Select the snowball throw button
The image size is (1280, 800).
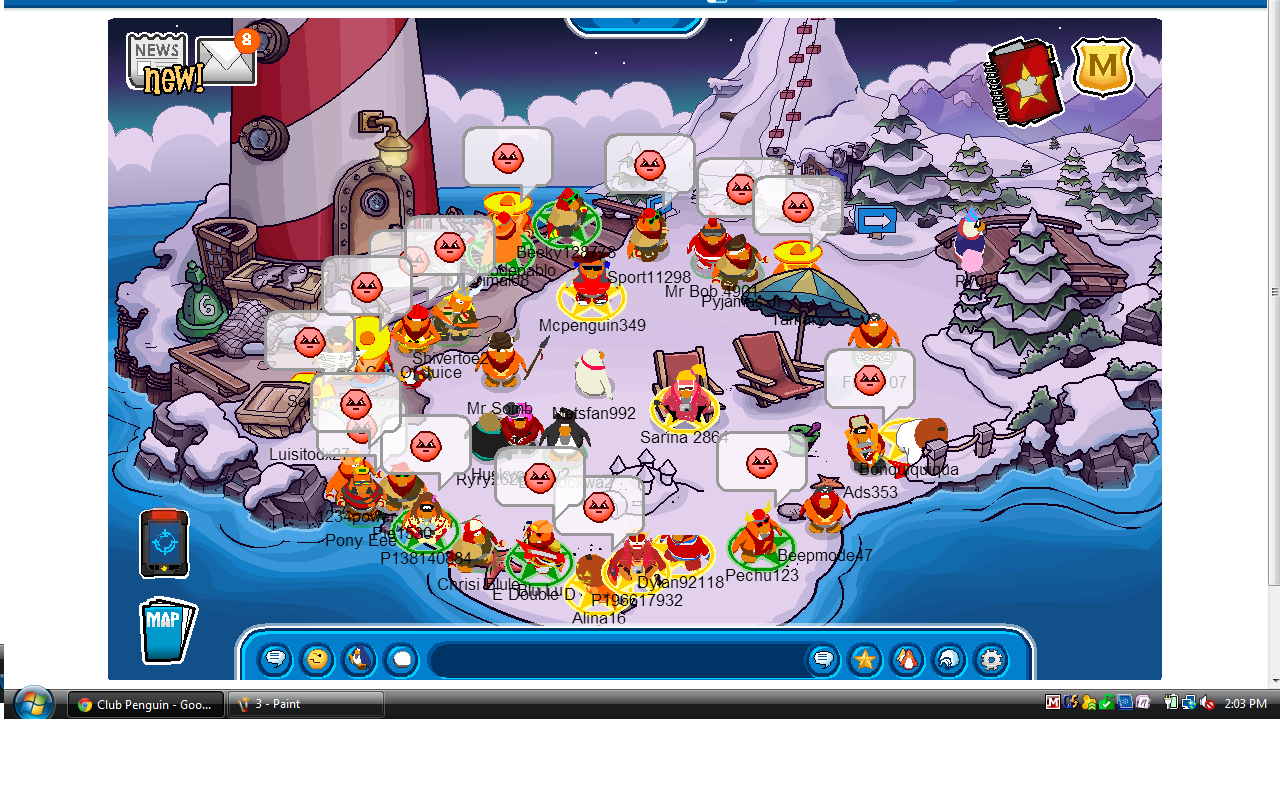pyautogui.click(x=401, y=660)
